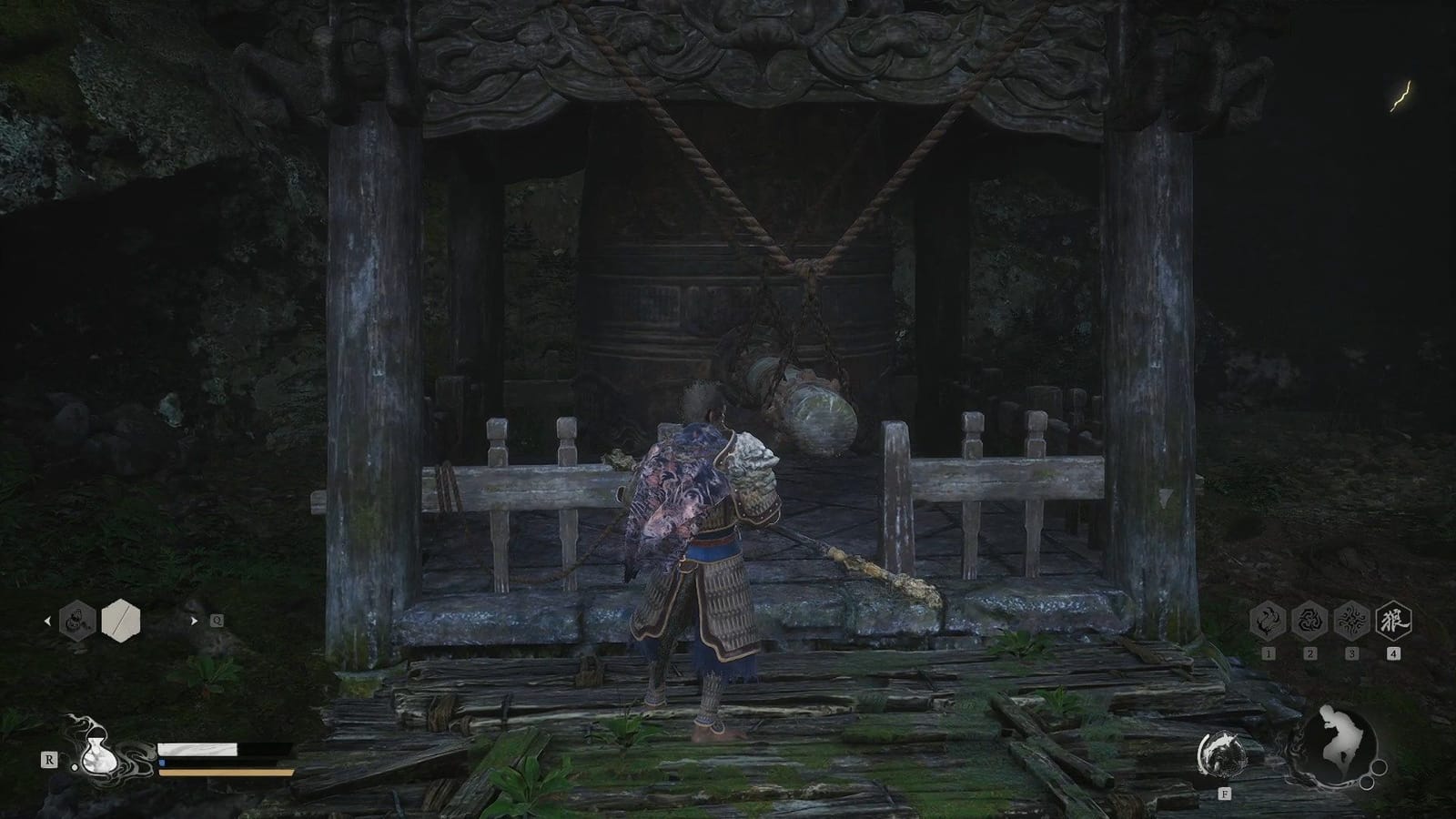Click the left arrow to cycle quick items
The image size is (1456, 819).
[48, 621]
